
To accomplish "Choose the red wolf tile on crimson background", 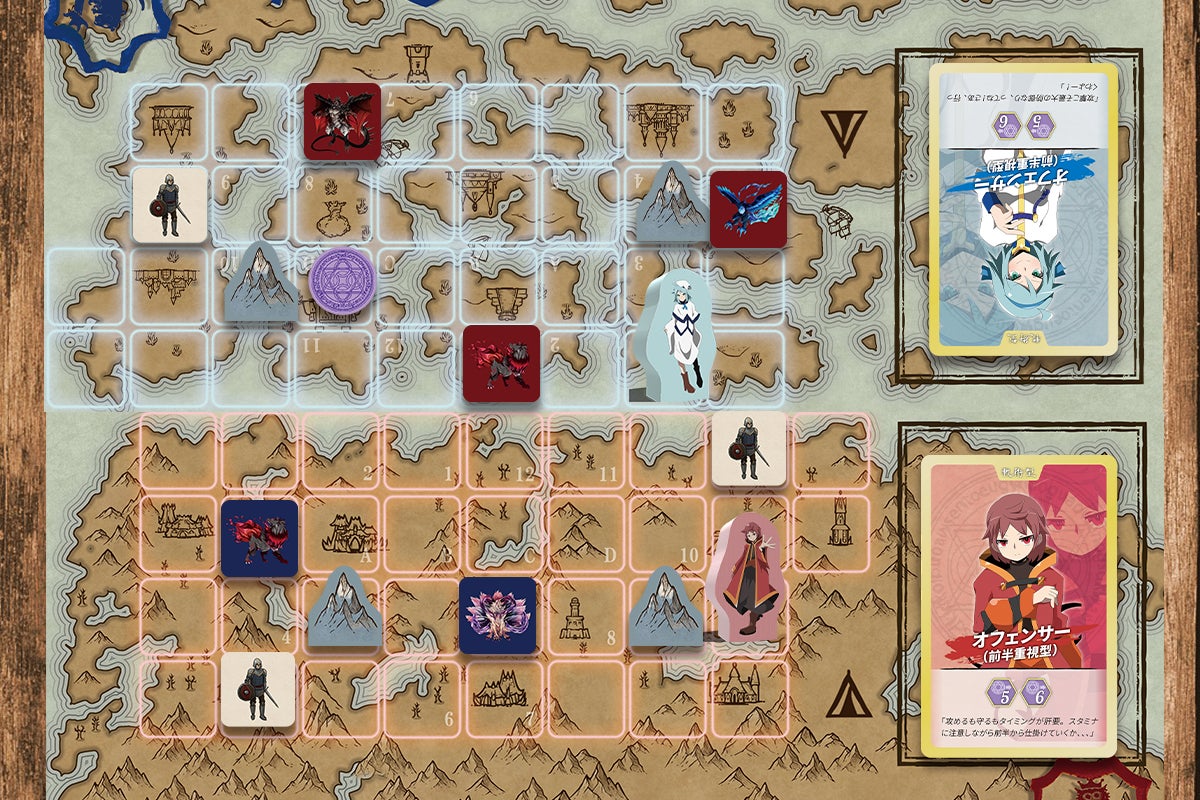I will click(x=501, y=364).
